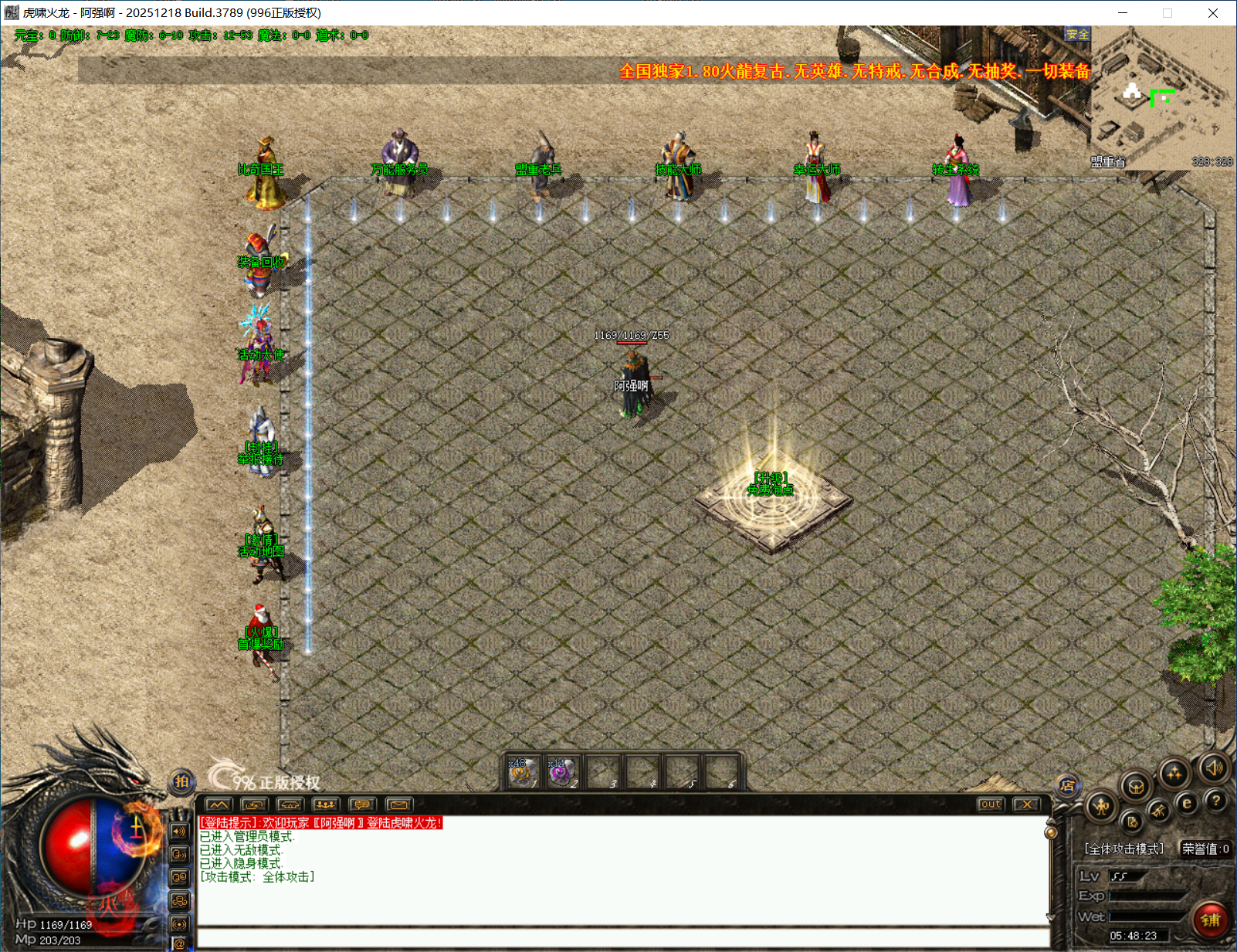The height and width of the screenshot is (952, 1237).
Task: Click the sparkle skills icon in the round cluster
Action: coord(1174,772)
